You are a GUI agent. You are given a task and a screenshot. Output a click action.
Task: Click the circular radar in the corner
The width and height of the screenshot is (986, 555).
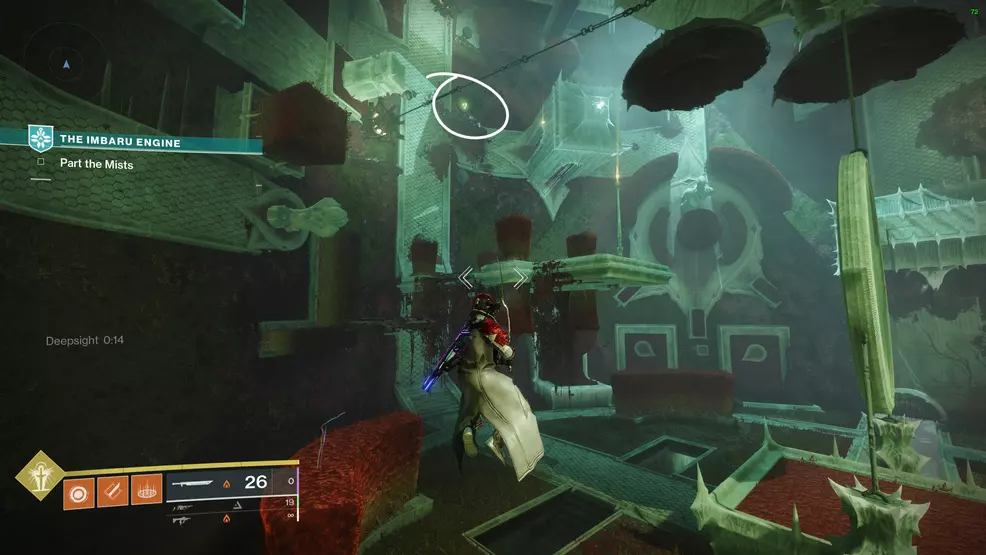coord(66,64)
